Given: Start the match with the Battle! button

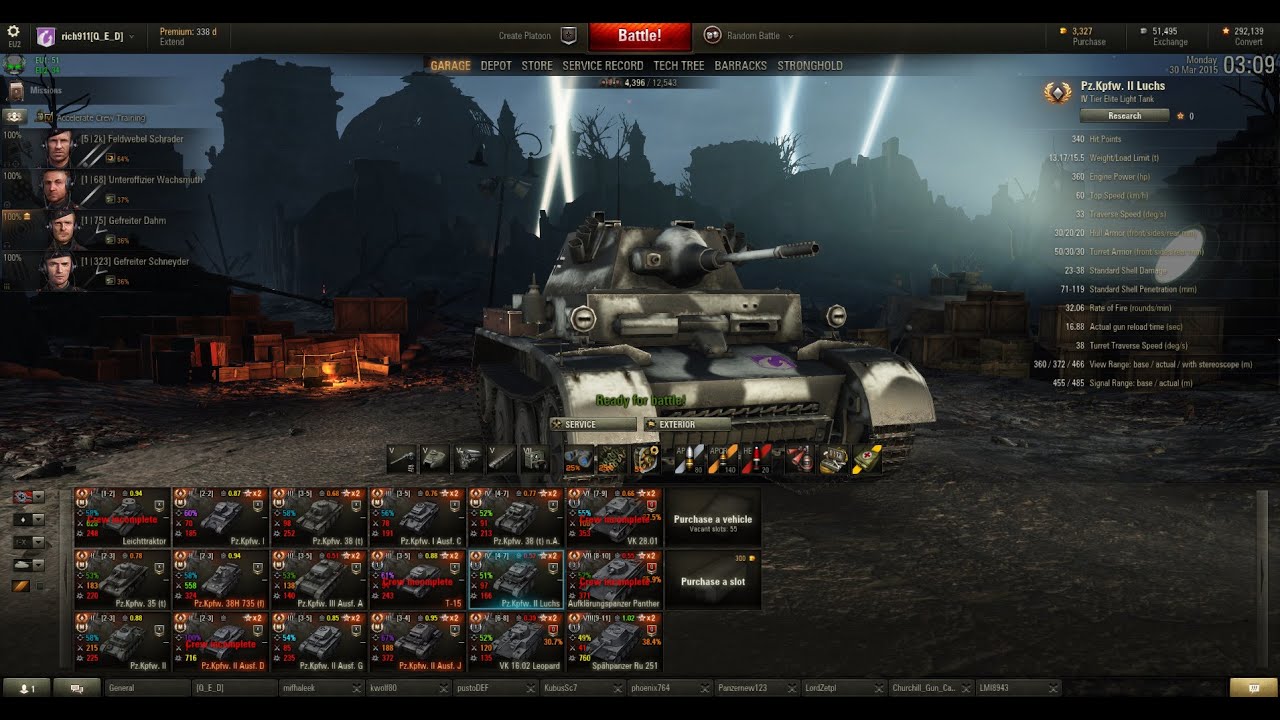Looking at the screenshot, I should 639,36.
